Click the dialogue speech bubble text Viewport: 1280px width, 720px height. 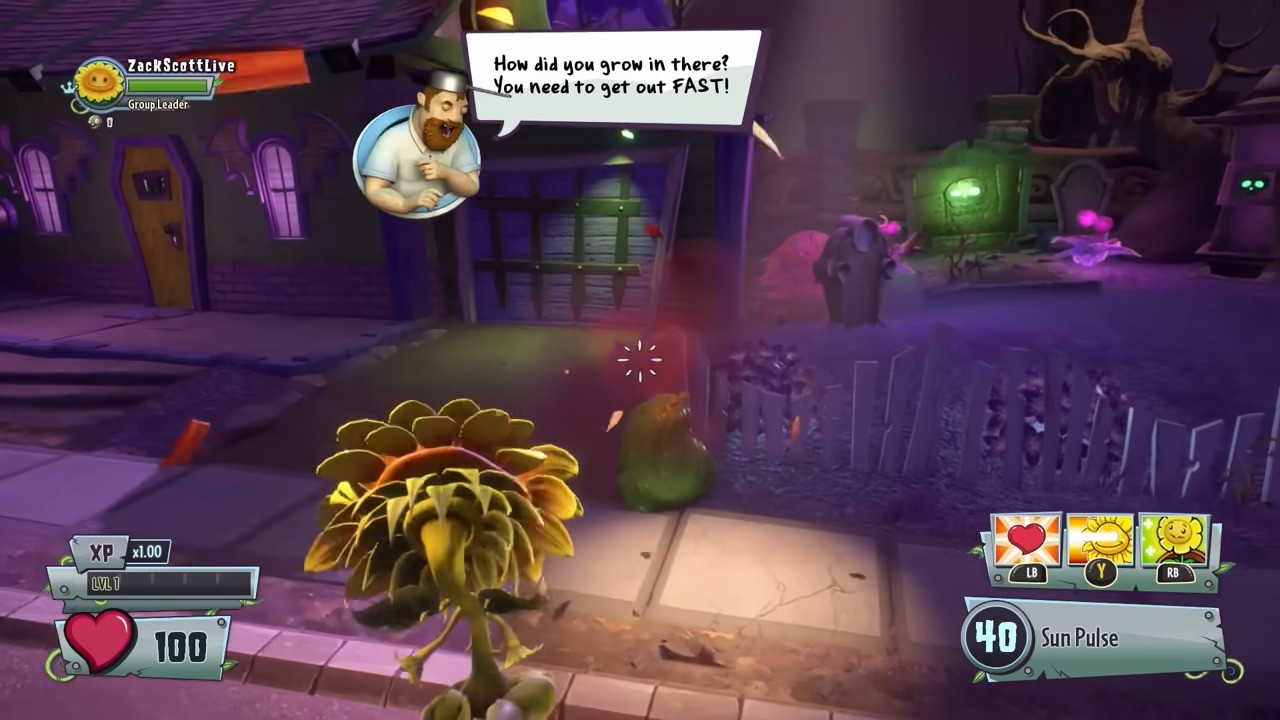pyautogui.click(x=613, y=75)
